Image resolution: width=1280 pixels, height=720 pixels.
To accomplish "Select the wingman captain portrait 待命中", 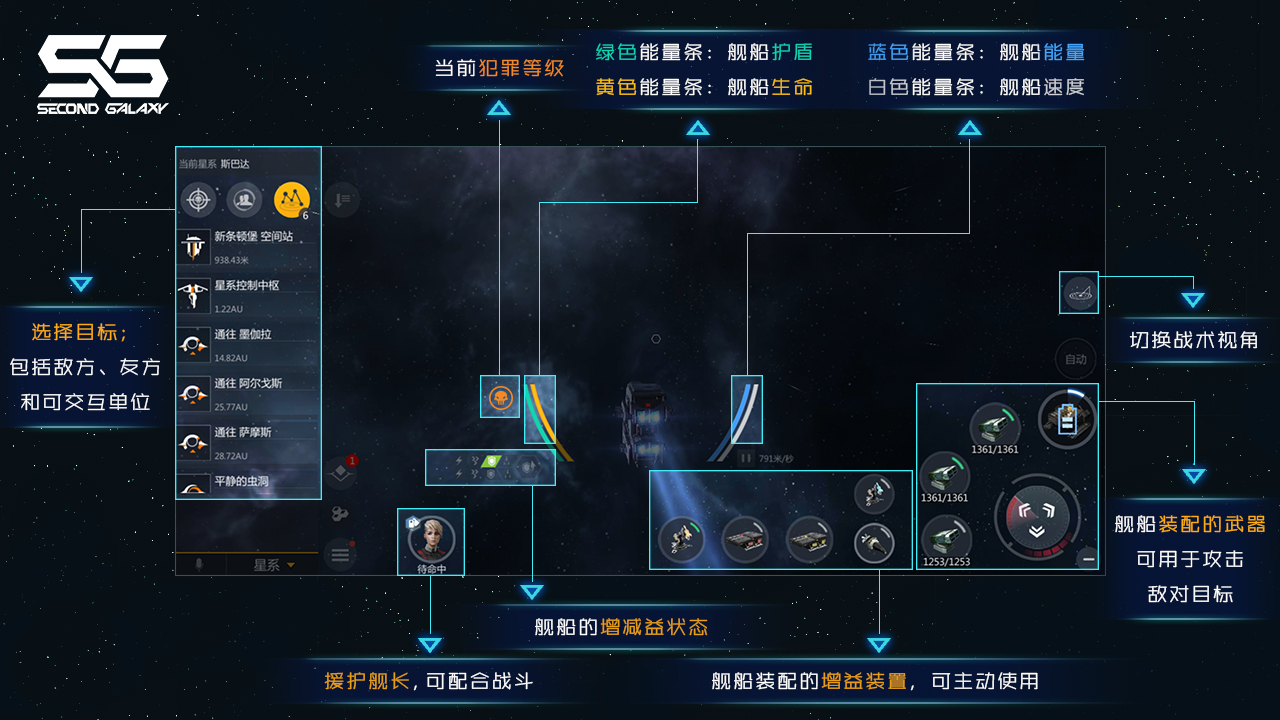I will tap(431, 539).
